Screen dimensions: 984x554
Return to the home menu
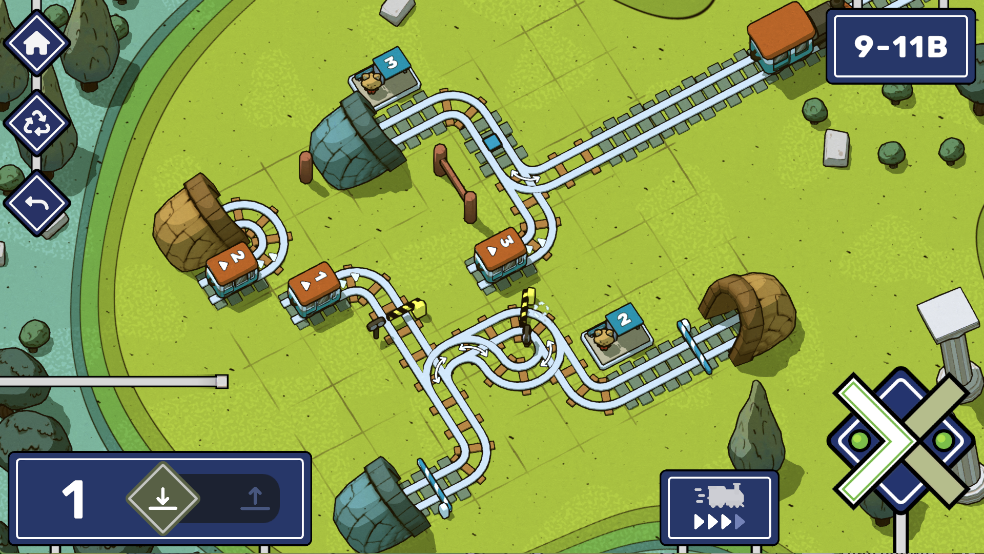[x=36, y=44]
